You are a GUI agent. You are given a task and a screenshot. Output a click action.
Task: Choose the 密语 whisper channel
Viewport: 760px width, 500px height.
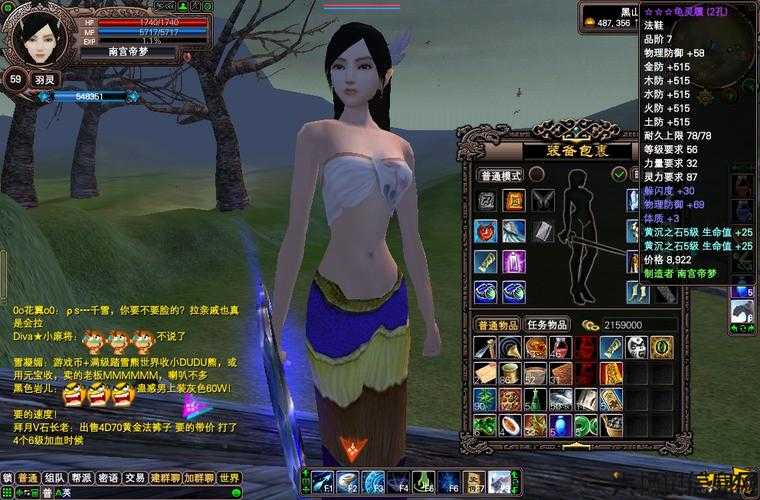(108, 478)
